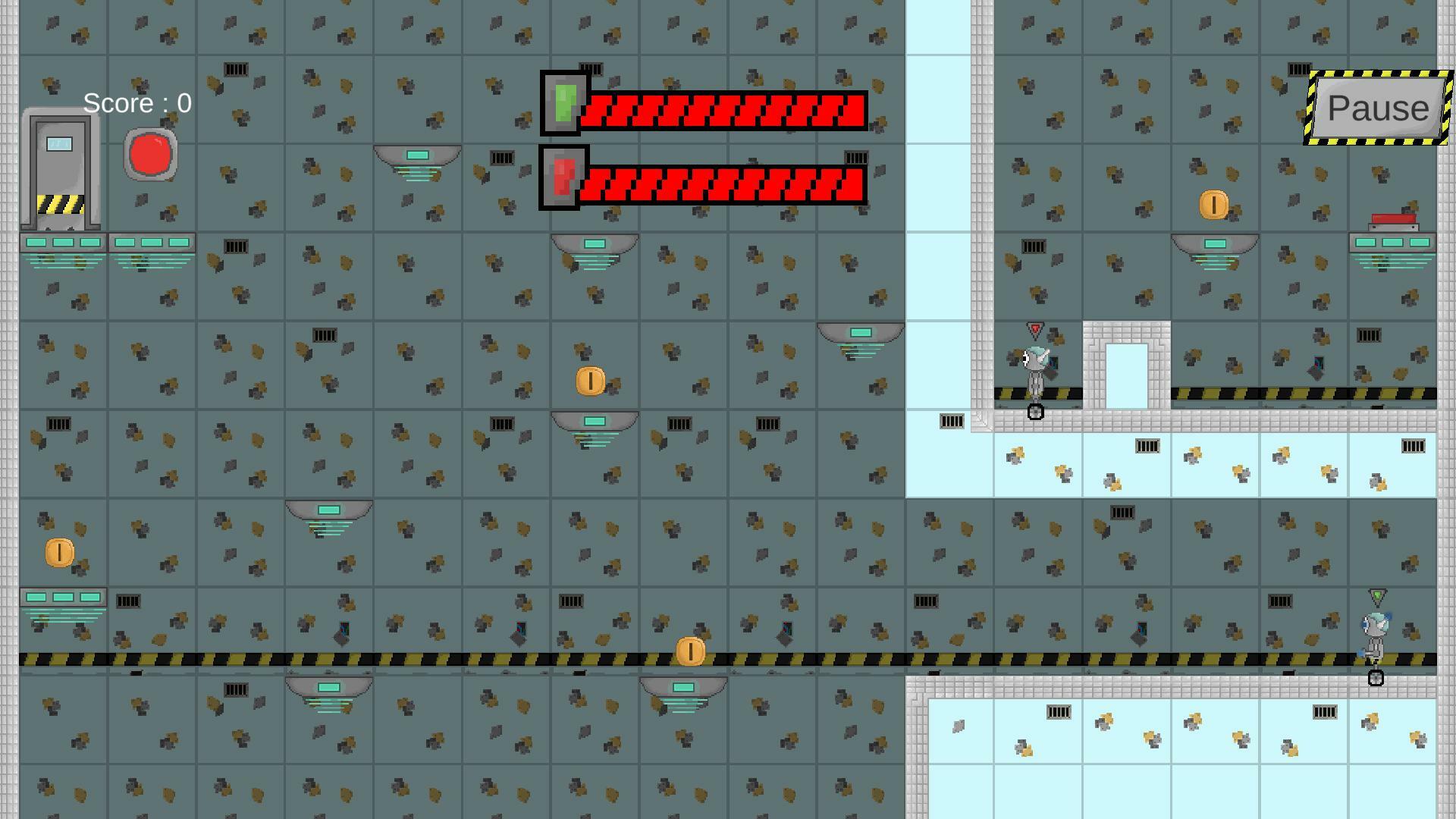1456x819 pixels.
Task: Click the green triangle marker above the blue robot
Action: [x=1379, y=597]
